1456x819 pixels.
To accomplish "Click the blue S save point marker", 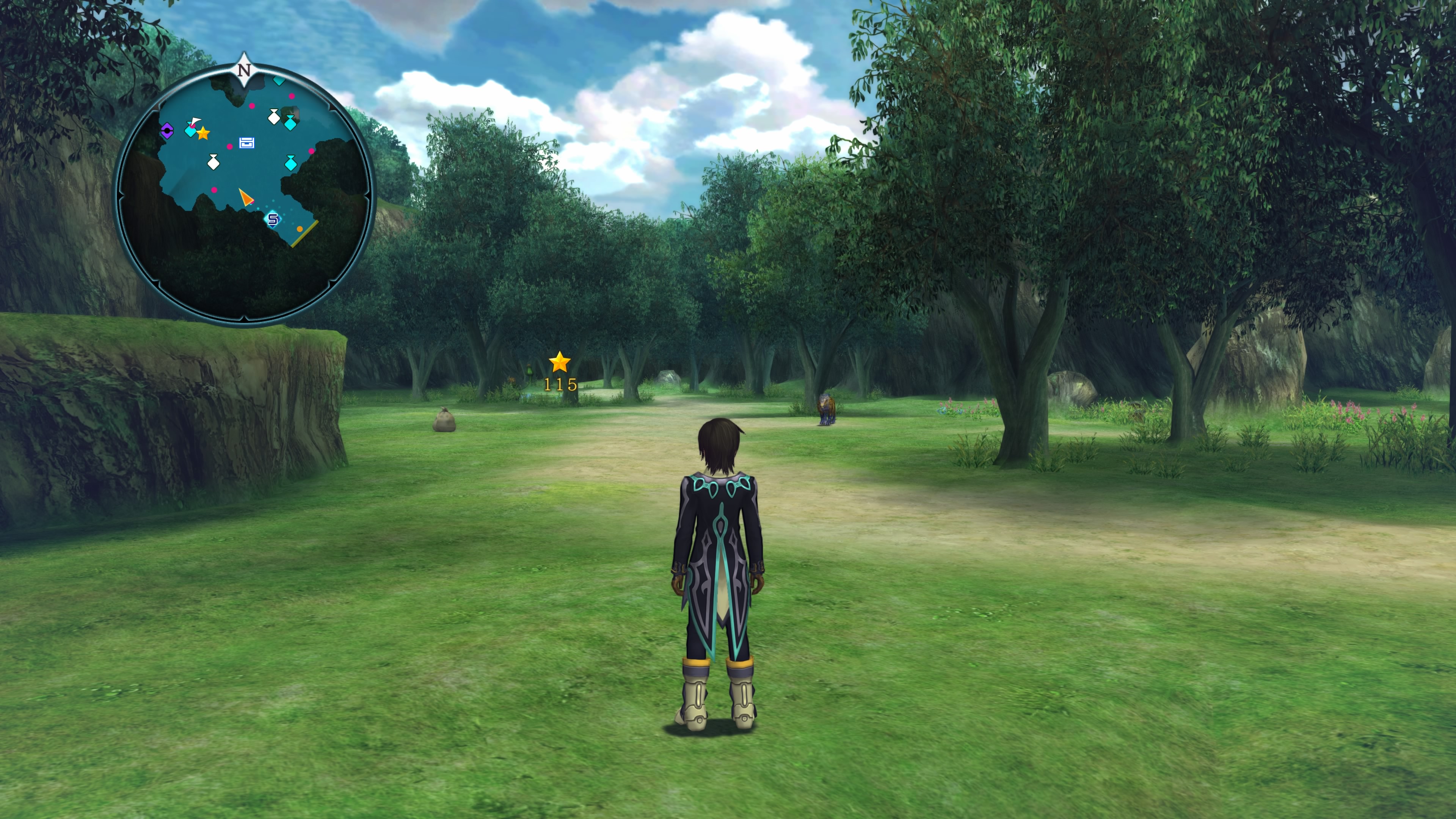I will click(273, 219).
